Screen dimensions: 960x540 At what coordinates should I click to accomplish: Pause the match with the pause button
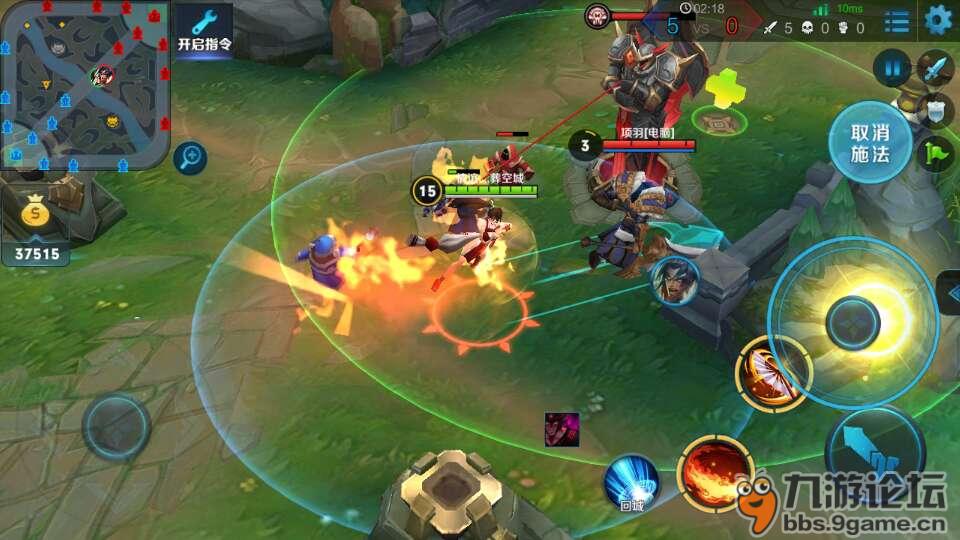[x=891, y=70]
